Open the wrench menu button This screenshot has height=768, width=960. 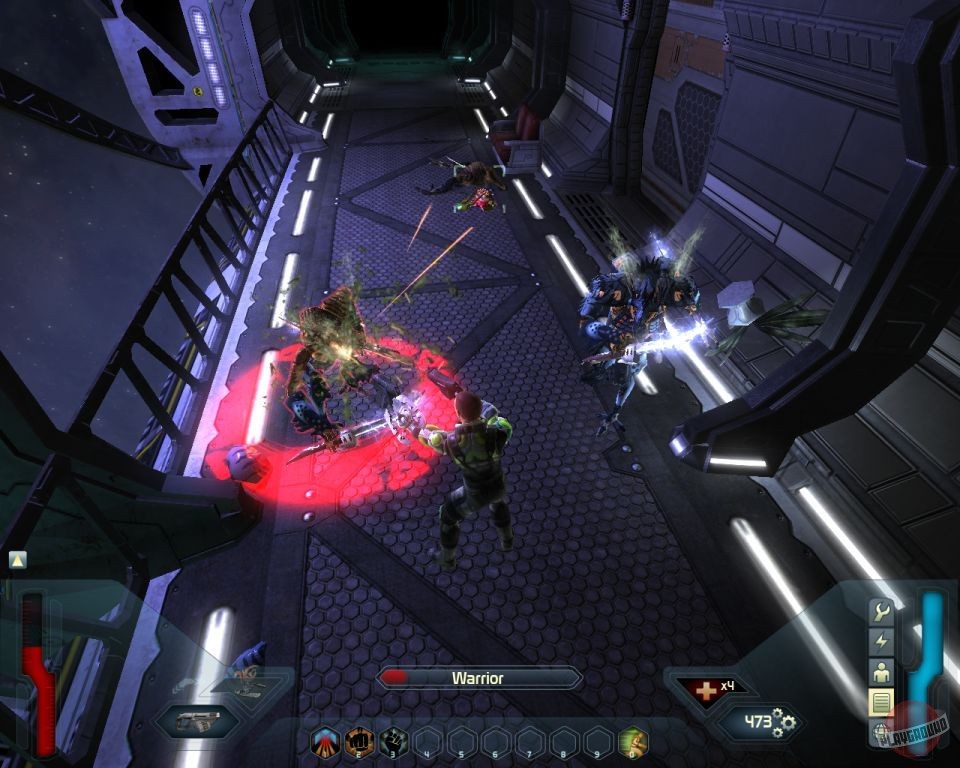pyautogui.click(x=881, y=611)
